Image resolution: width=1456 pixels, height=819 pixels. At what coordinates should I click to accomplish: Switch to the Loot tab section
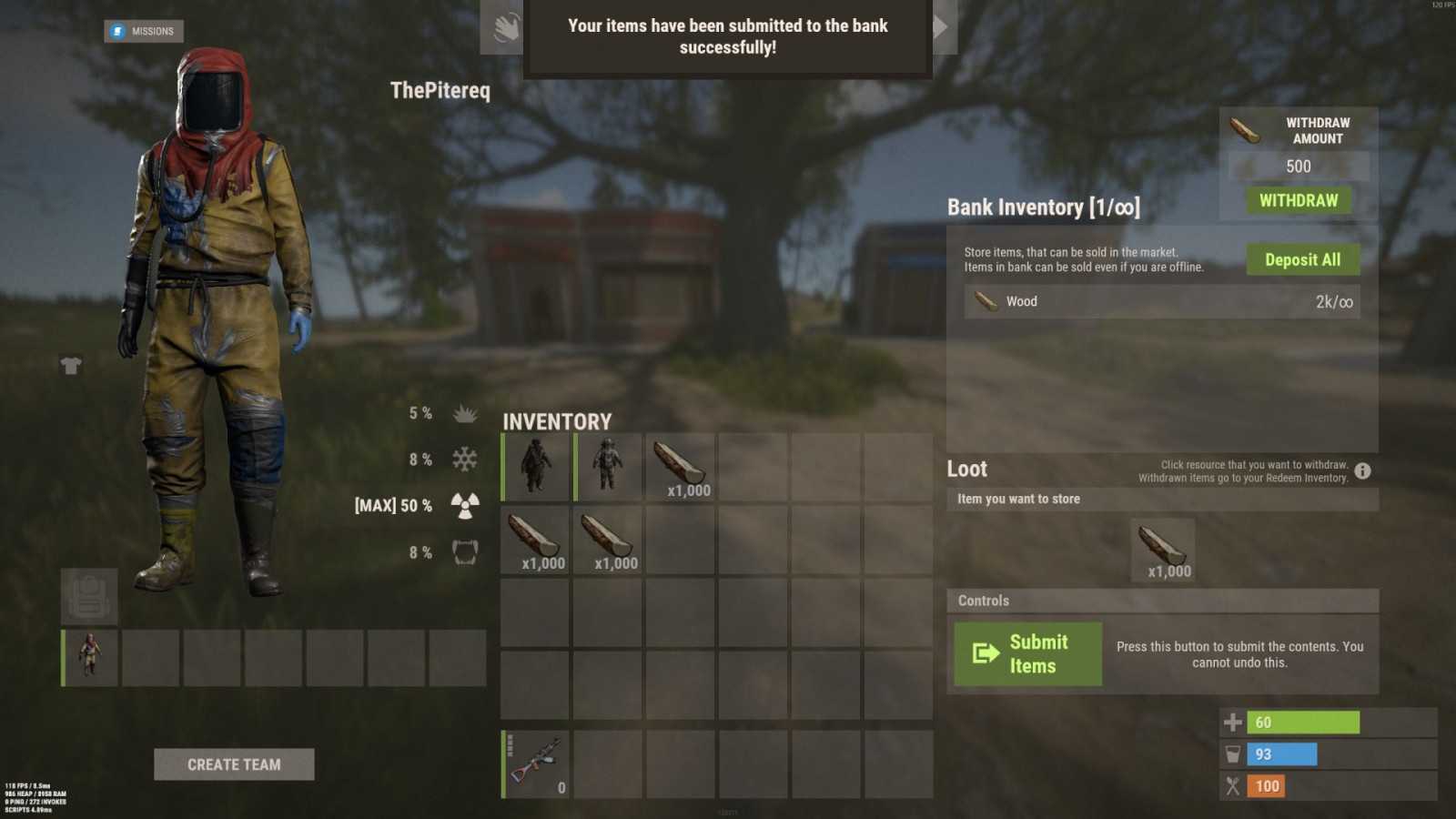click(x=967, y=470)
